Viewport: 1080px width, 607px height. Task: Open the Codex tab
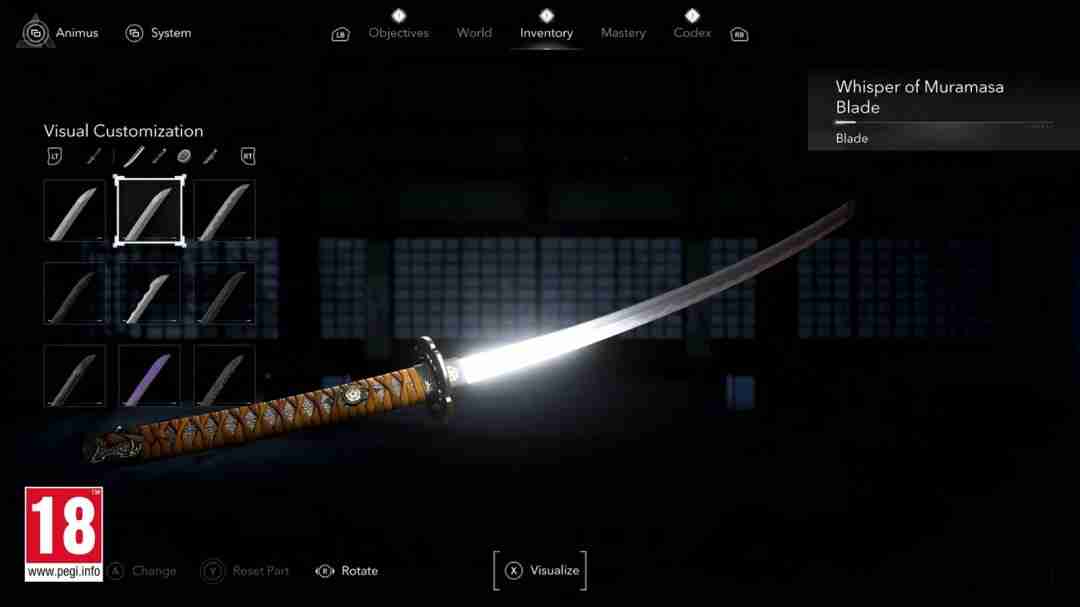(x=692, y=33)
